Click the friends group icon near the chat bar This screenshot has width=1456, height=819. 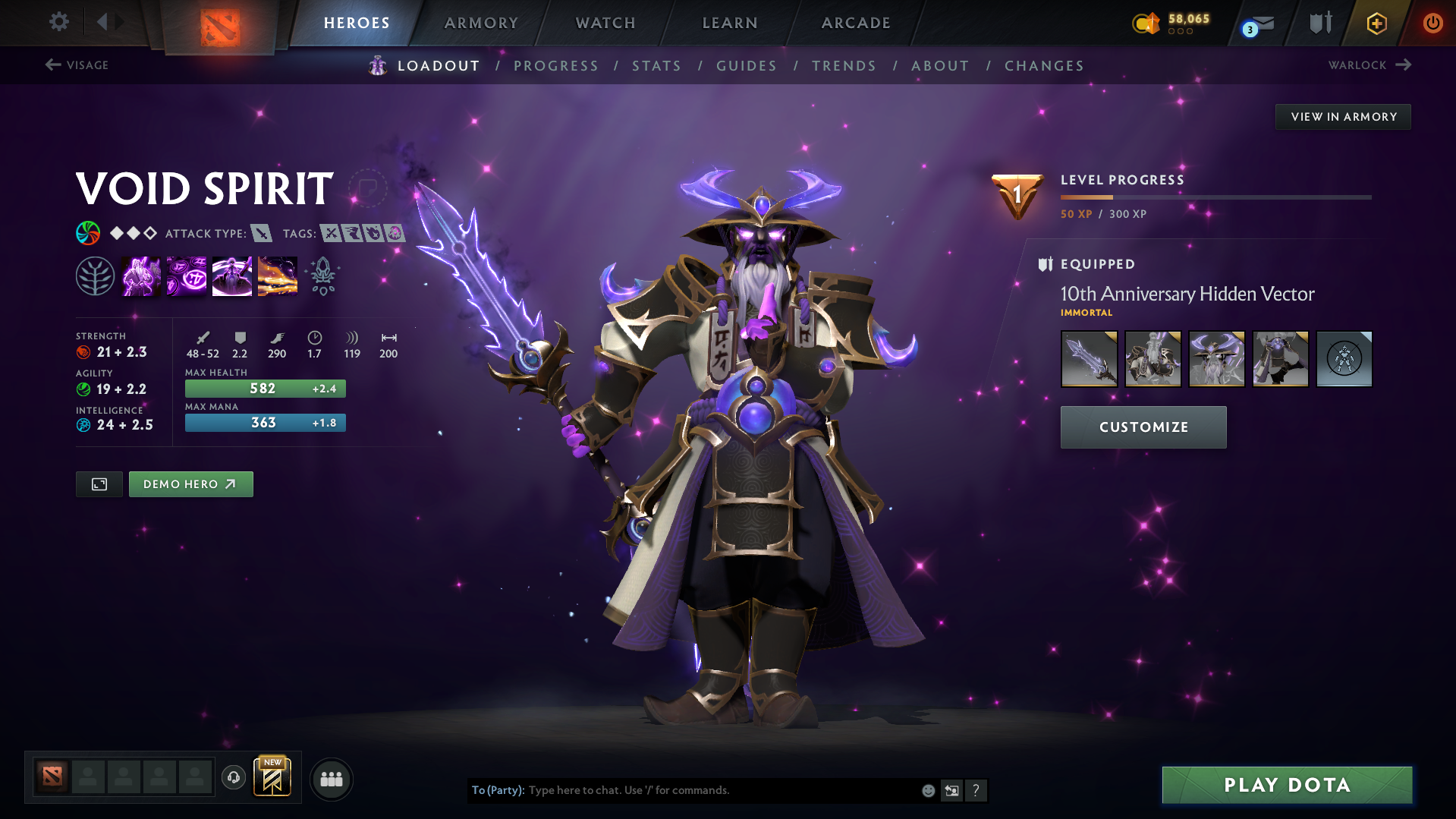[x=332, y=779]
